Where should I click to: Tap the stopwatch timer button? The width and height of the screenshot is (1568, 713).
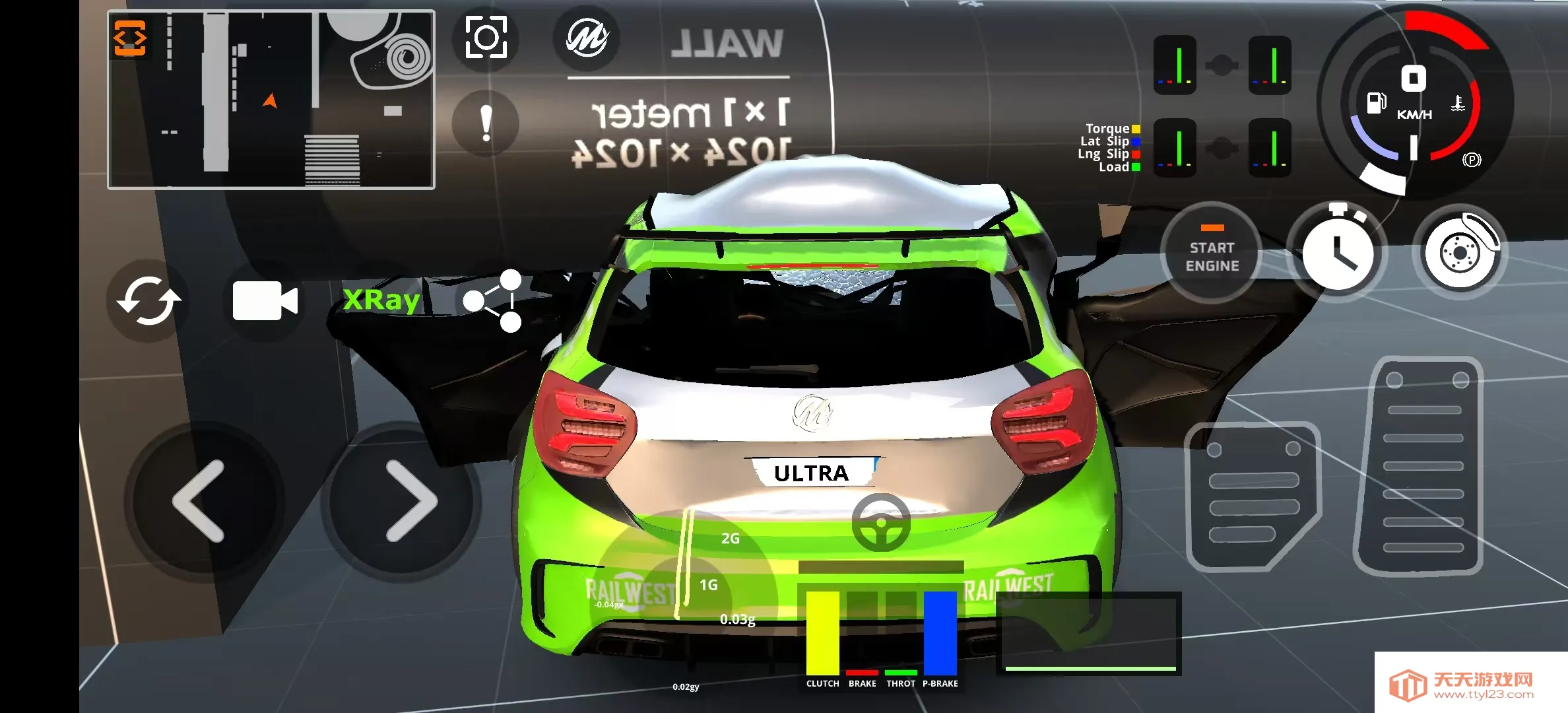click(x=1337, y=254)
